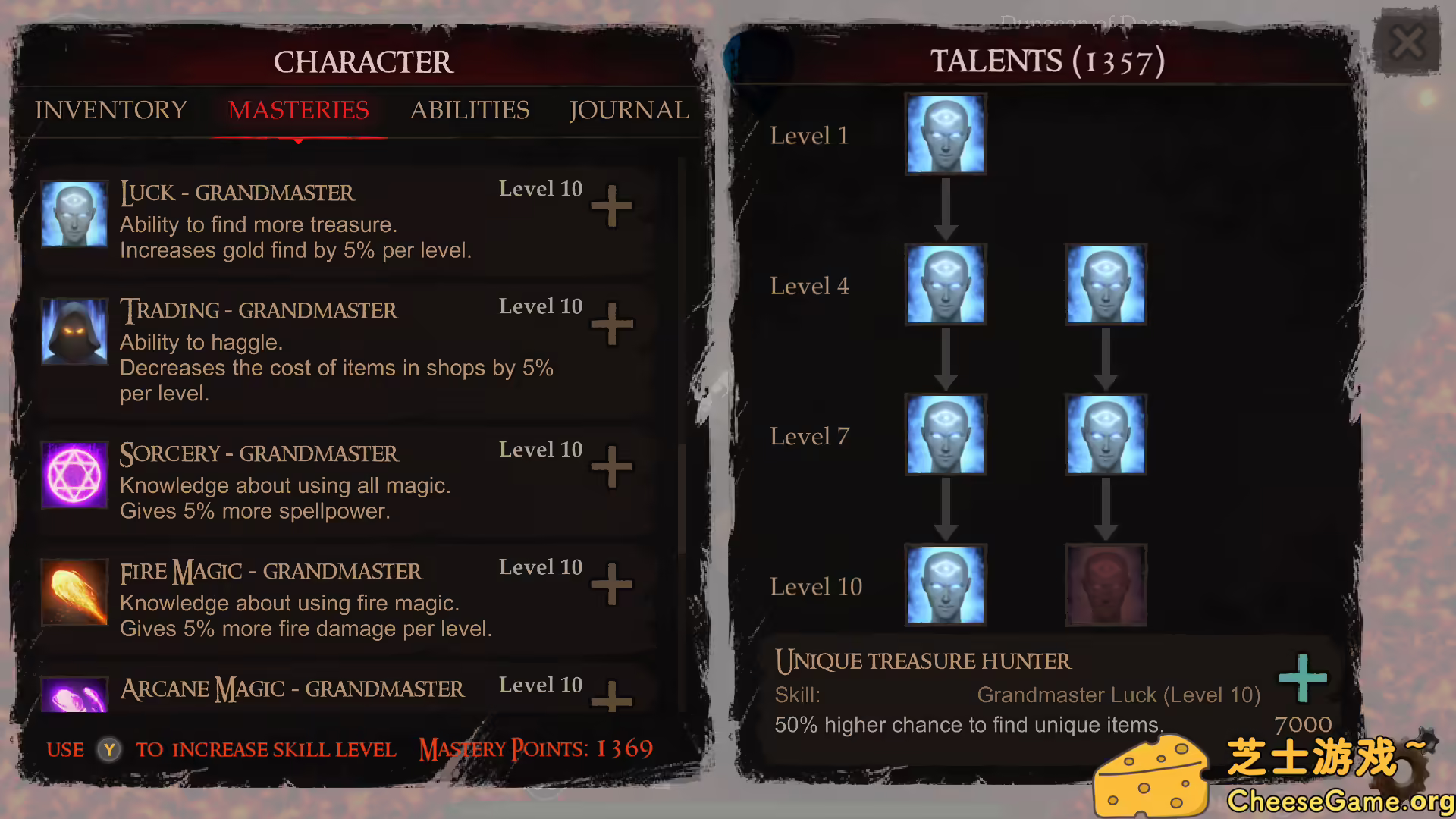Upgrade Sorcery using its plus button
The height and width of the screenshot is (819, 1456).
[613, 468]
